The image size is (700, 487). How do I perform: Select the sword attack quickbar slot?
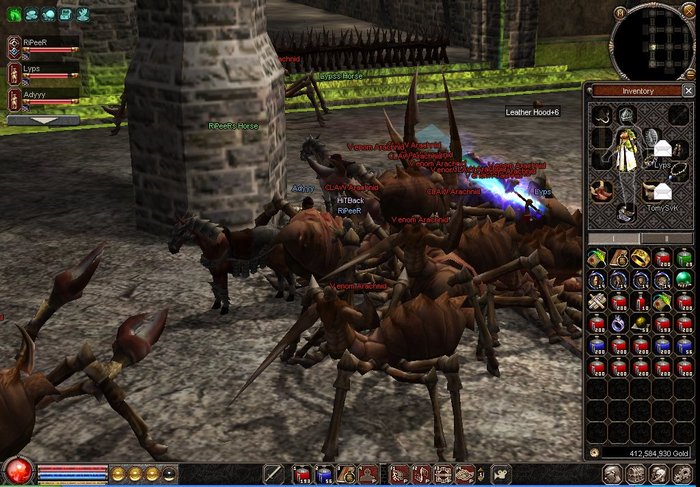click(273, 474)
